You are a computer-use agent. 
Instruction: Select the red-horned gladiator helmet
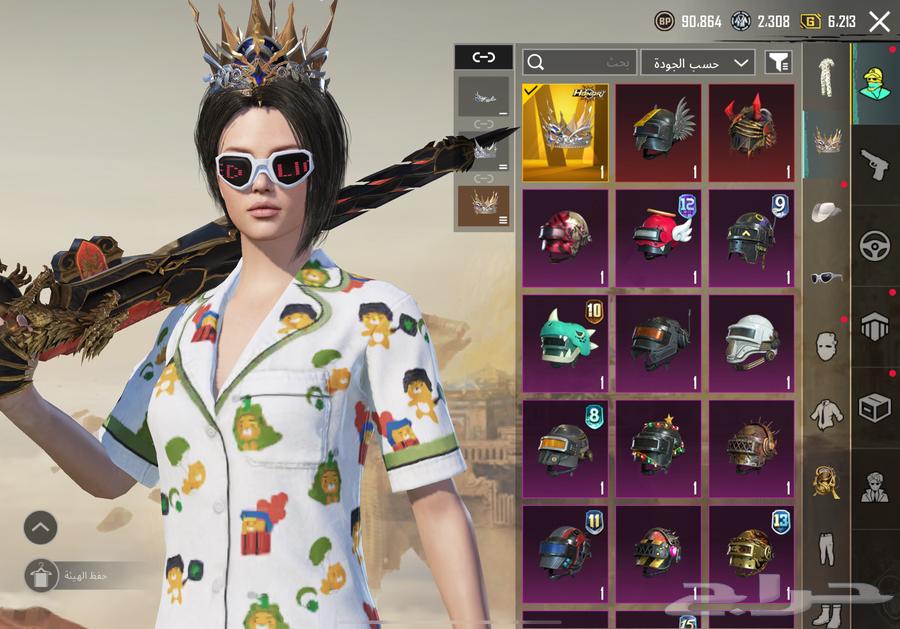pos(751,132)
